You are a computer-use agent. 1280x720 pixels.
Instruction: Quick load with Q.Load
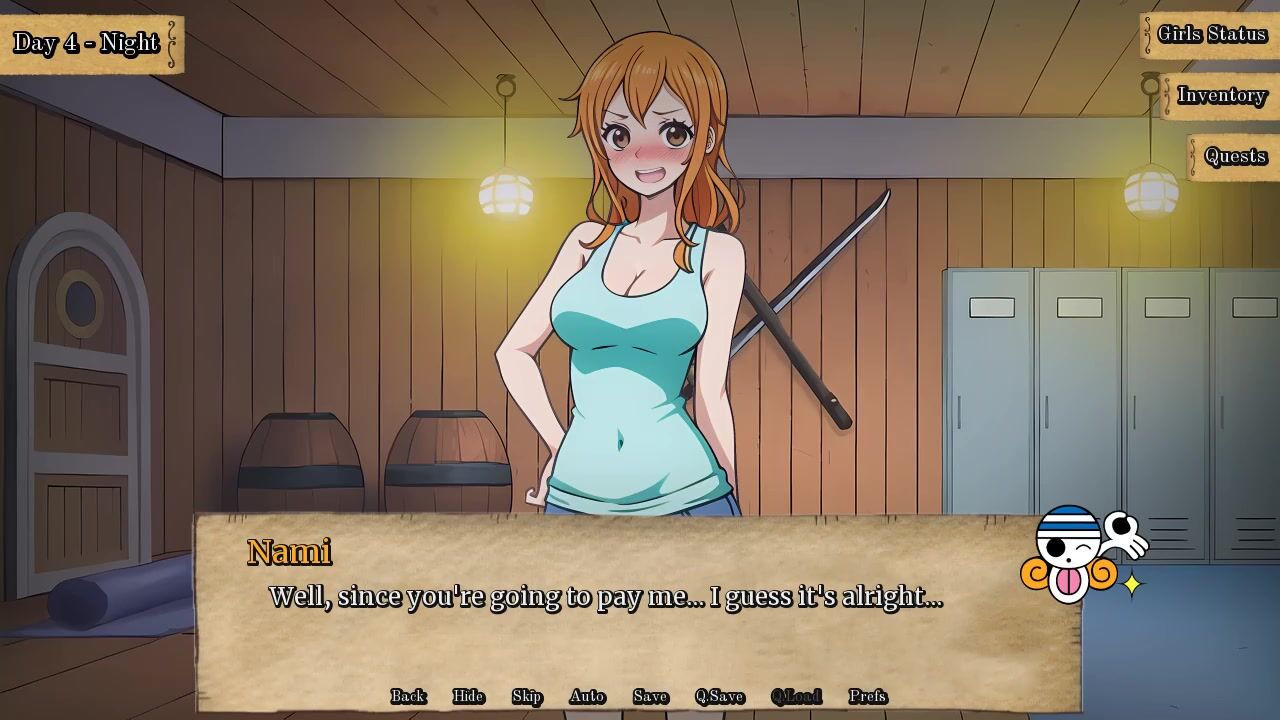[x=796, y=696]
